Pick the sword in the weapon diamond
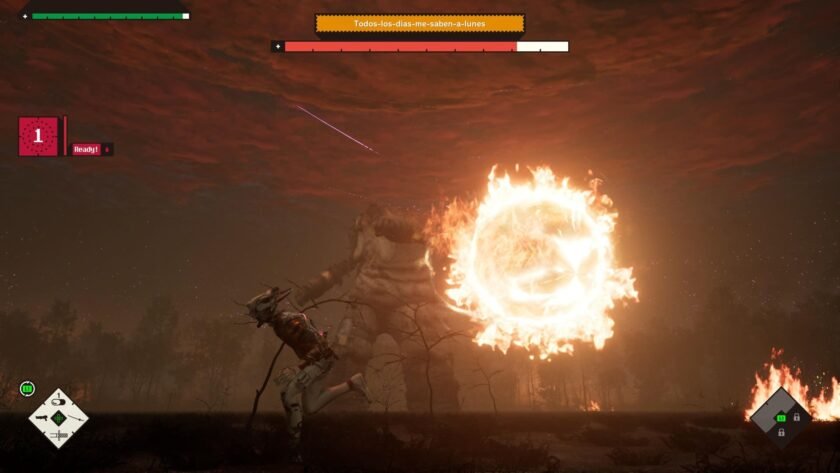The width and height of the screenshot is (840, 473). [58, 435]
